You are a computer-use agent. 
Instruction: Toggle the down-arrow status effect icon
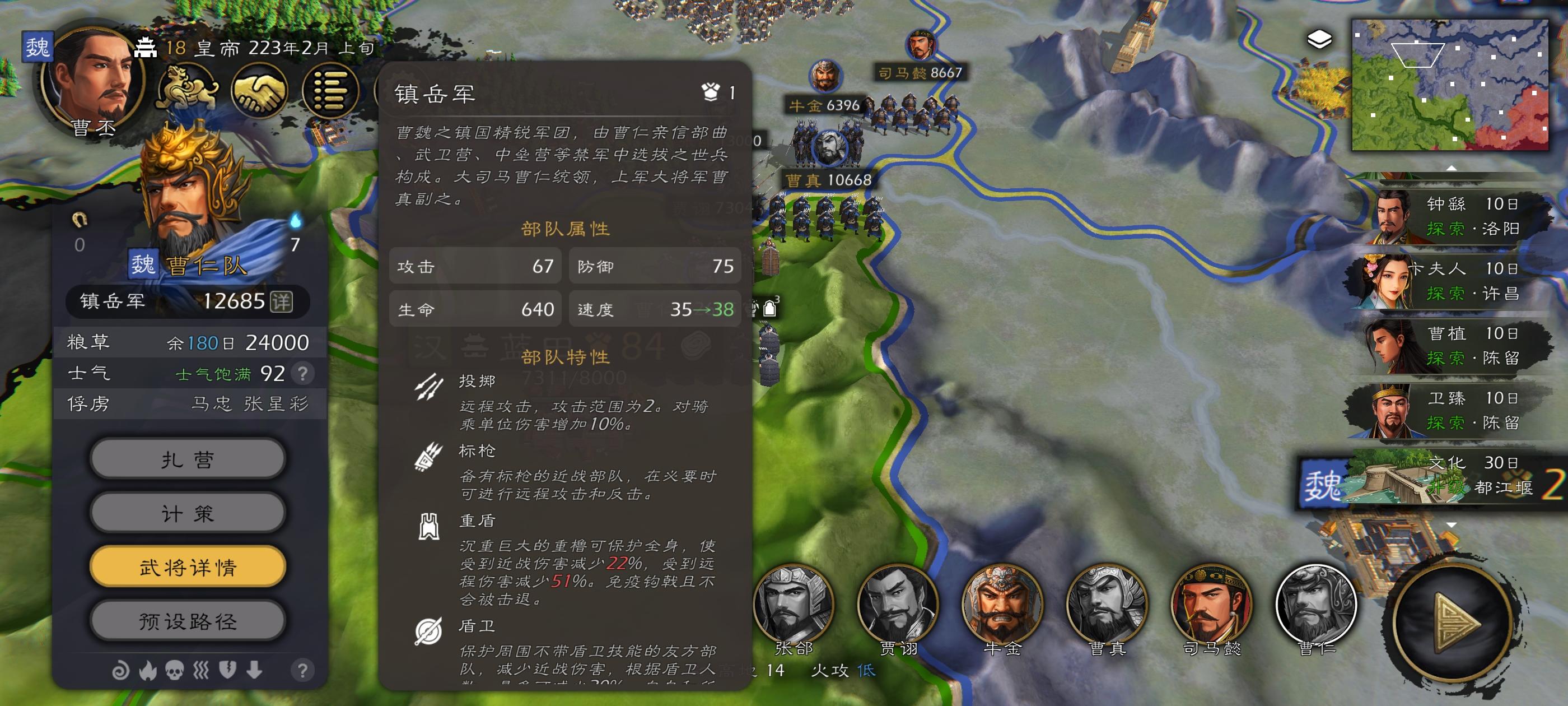point(255,671)
